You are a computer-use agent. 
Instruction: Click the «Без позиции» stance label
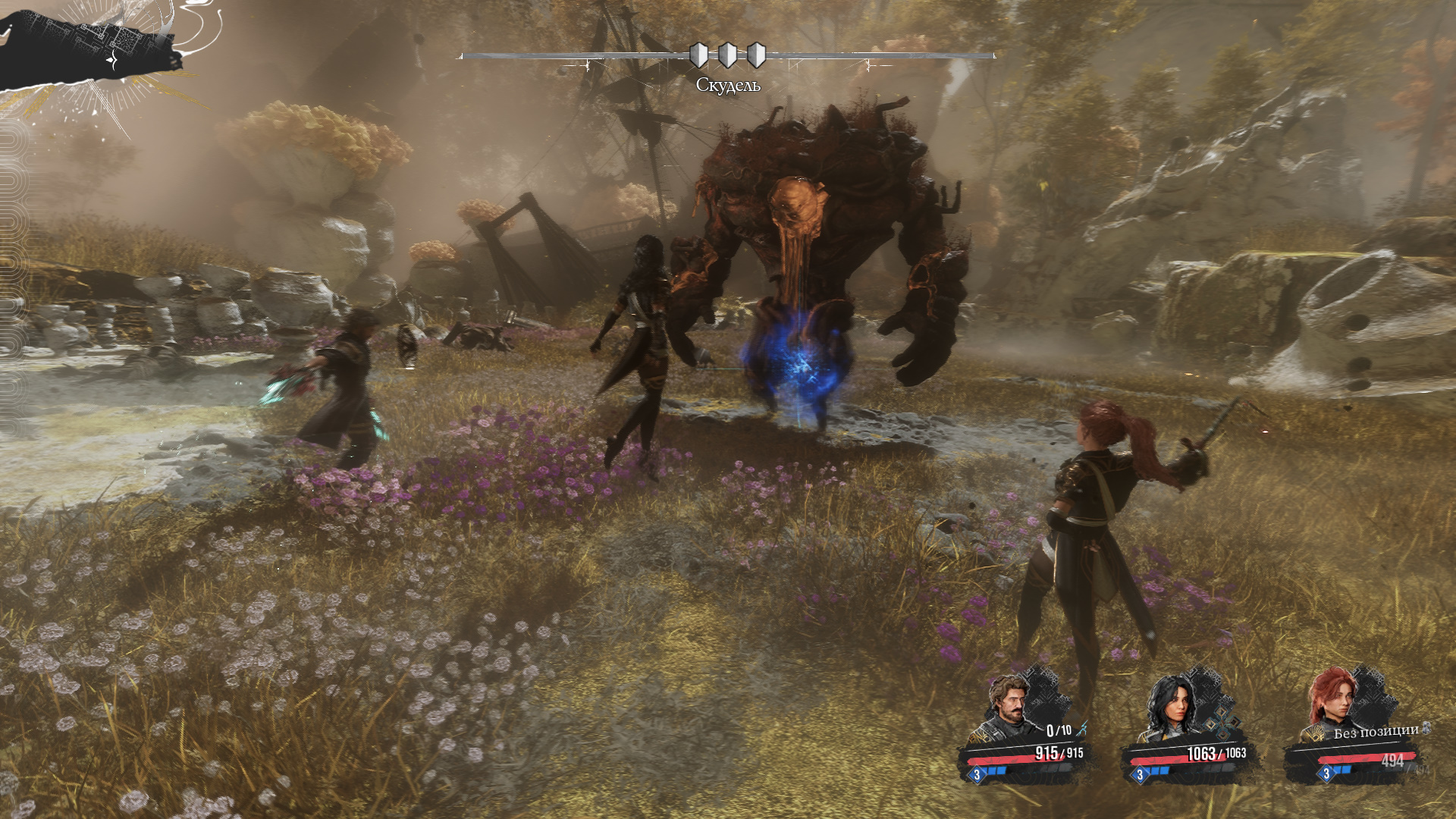(1376, 732)
